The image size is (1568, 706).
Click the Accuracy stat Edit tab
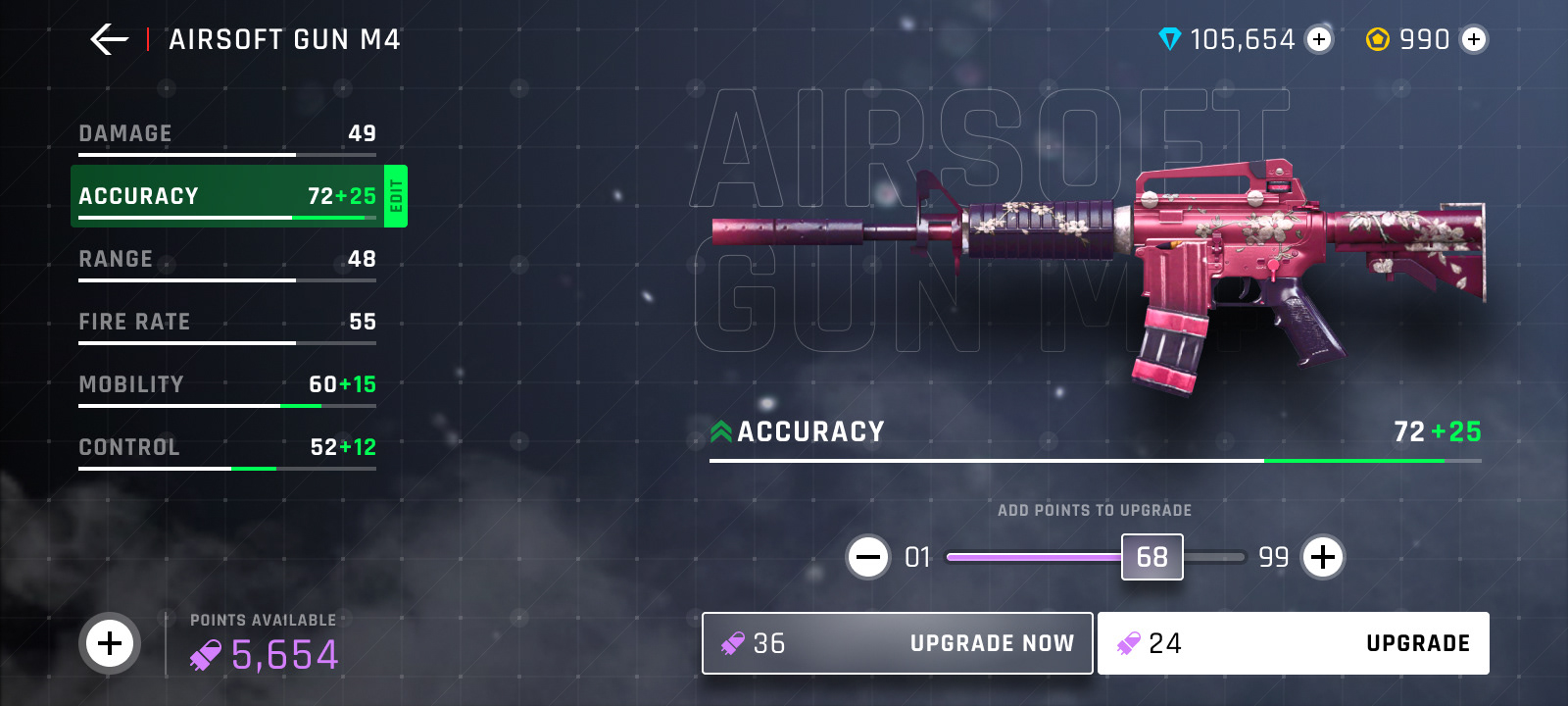coord(396,196)
